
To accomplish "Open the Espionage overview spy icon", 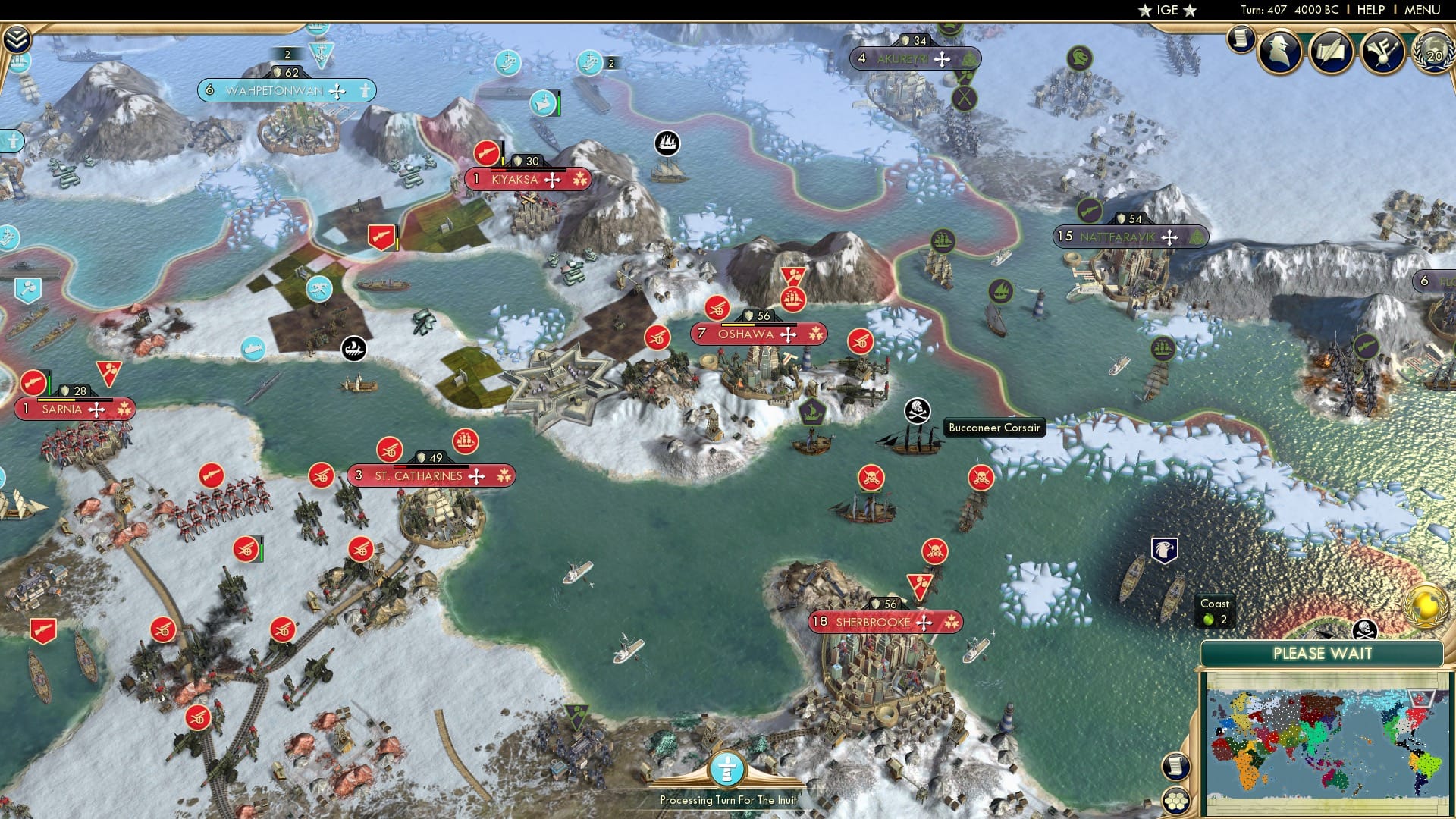I will coord(1280,50).
